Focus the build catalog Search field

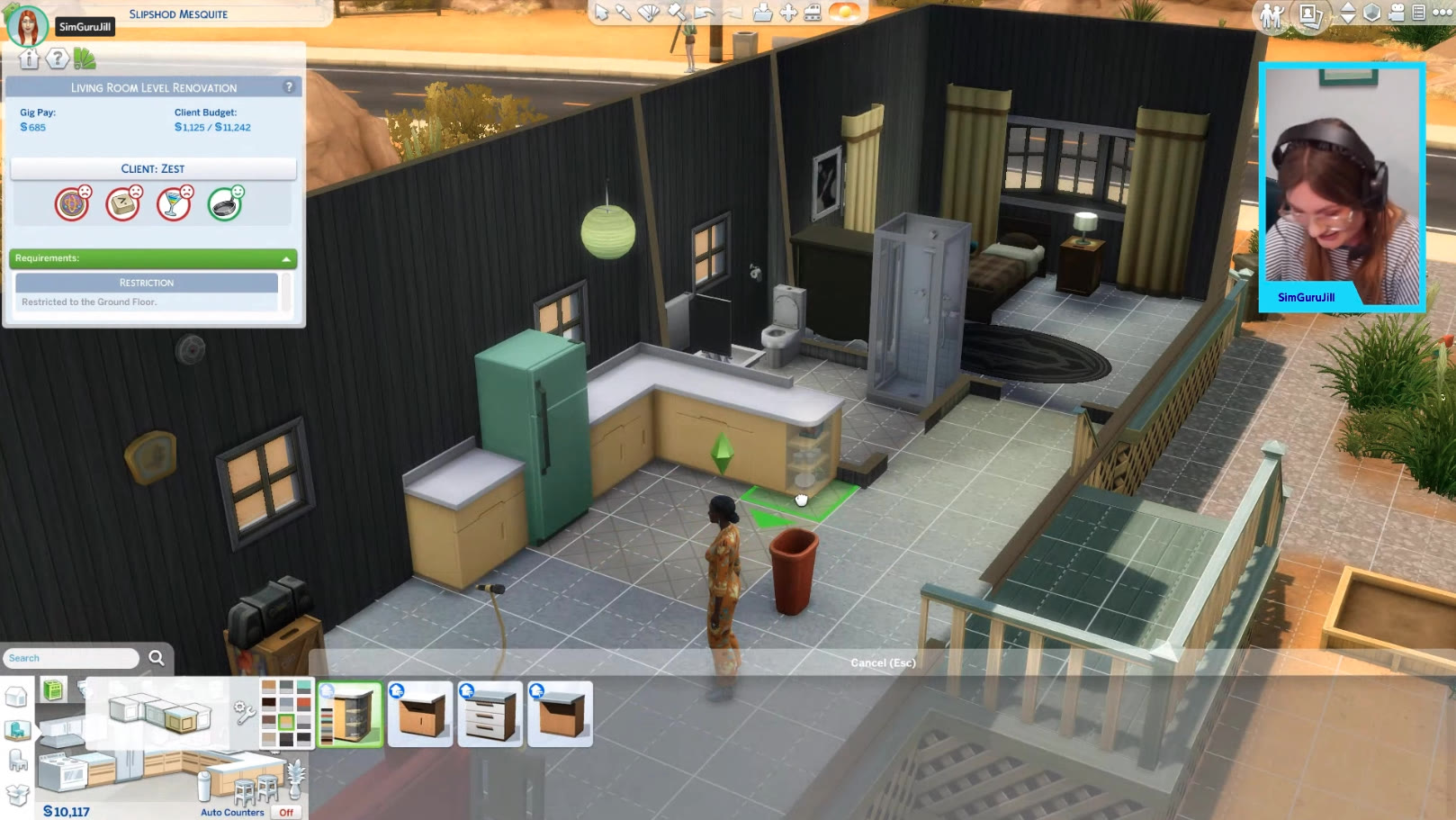click(x=70, y=659)
